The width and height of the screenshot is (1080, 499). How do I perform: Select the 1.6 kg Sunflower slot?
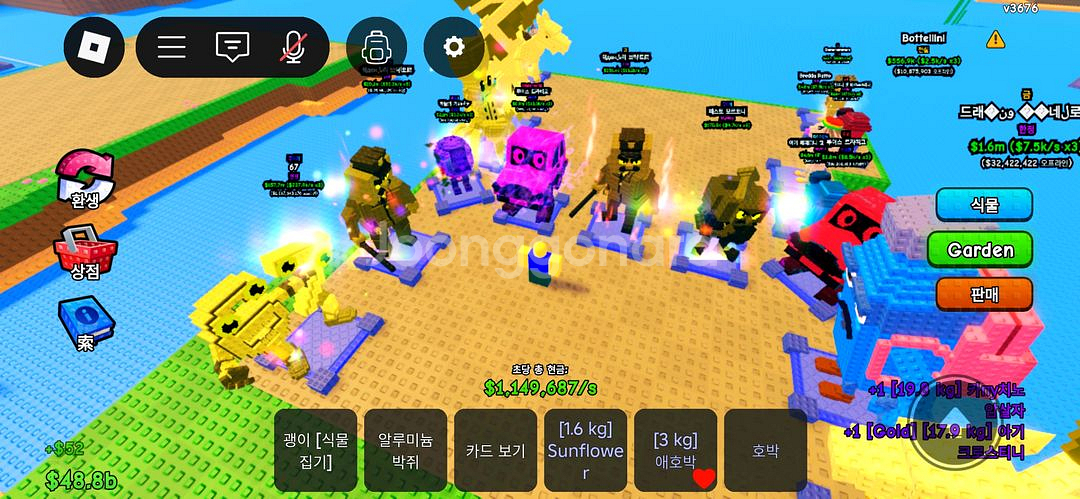(585, 450)
